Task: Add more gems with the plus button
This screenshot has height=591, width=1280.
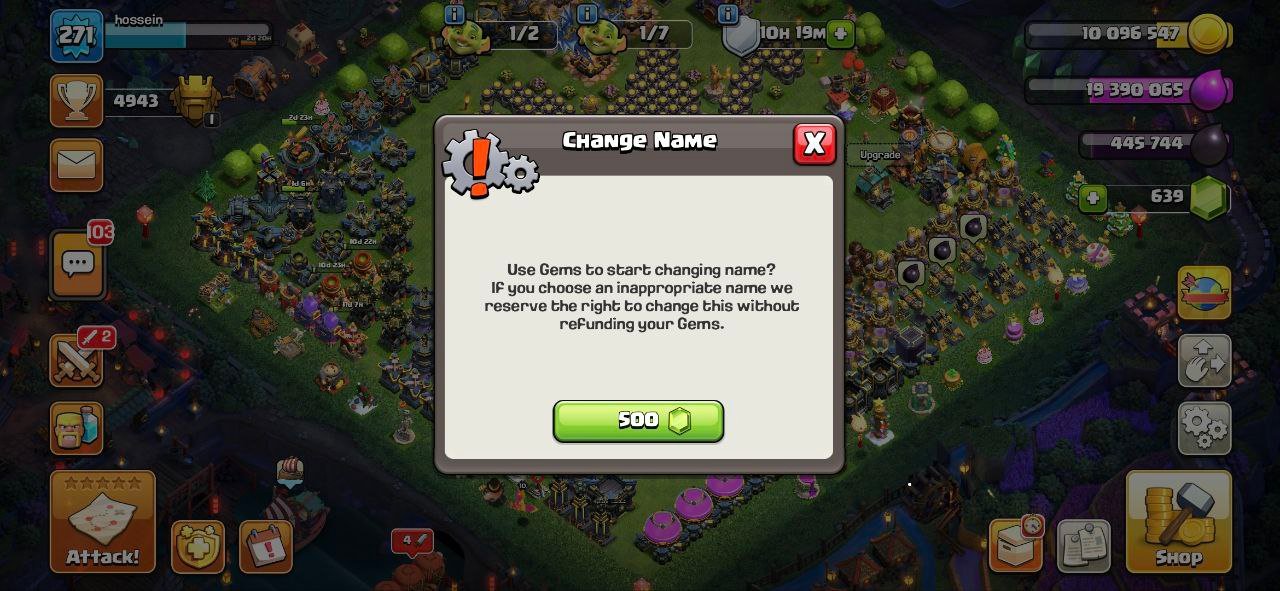Action: (x=1093, y=198)
